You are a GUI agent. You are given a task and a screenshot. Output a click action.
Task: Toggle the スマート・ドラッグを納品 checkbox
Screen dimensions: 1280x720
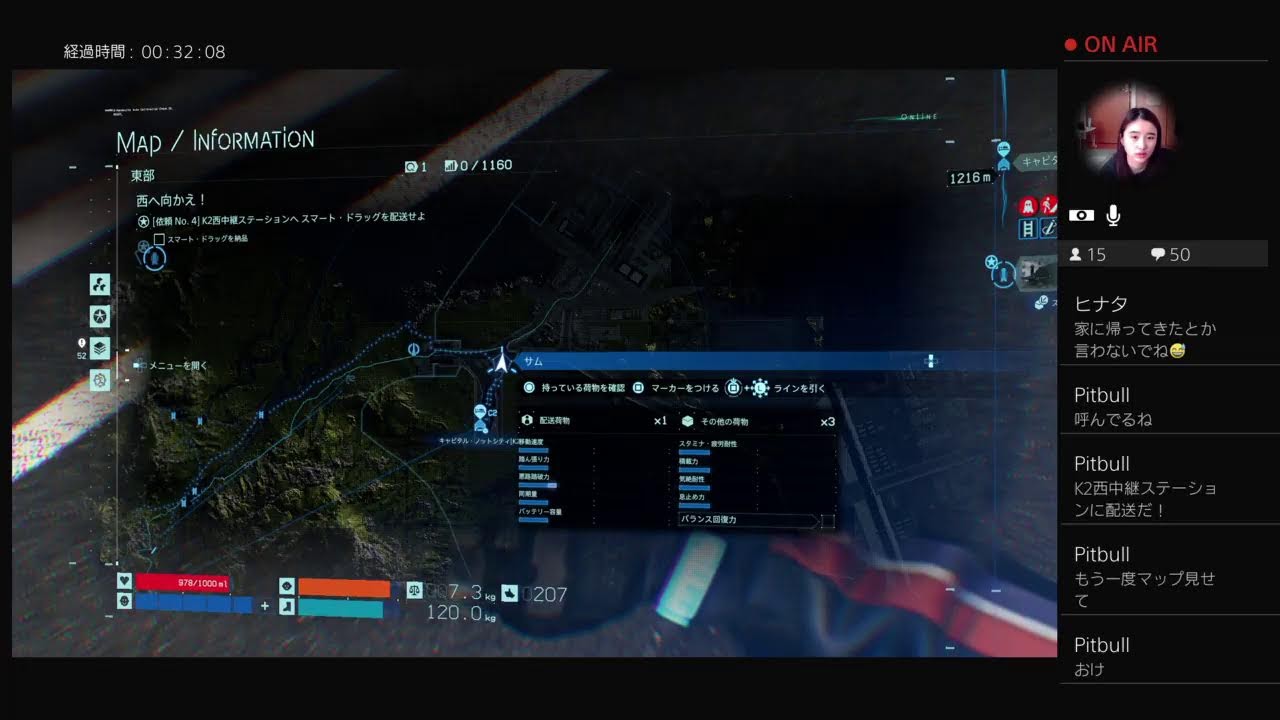tap(159, 239)
